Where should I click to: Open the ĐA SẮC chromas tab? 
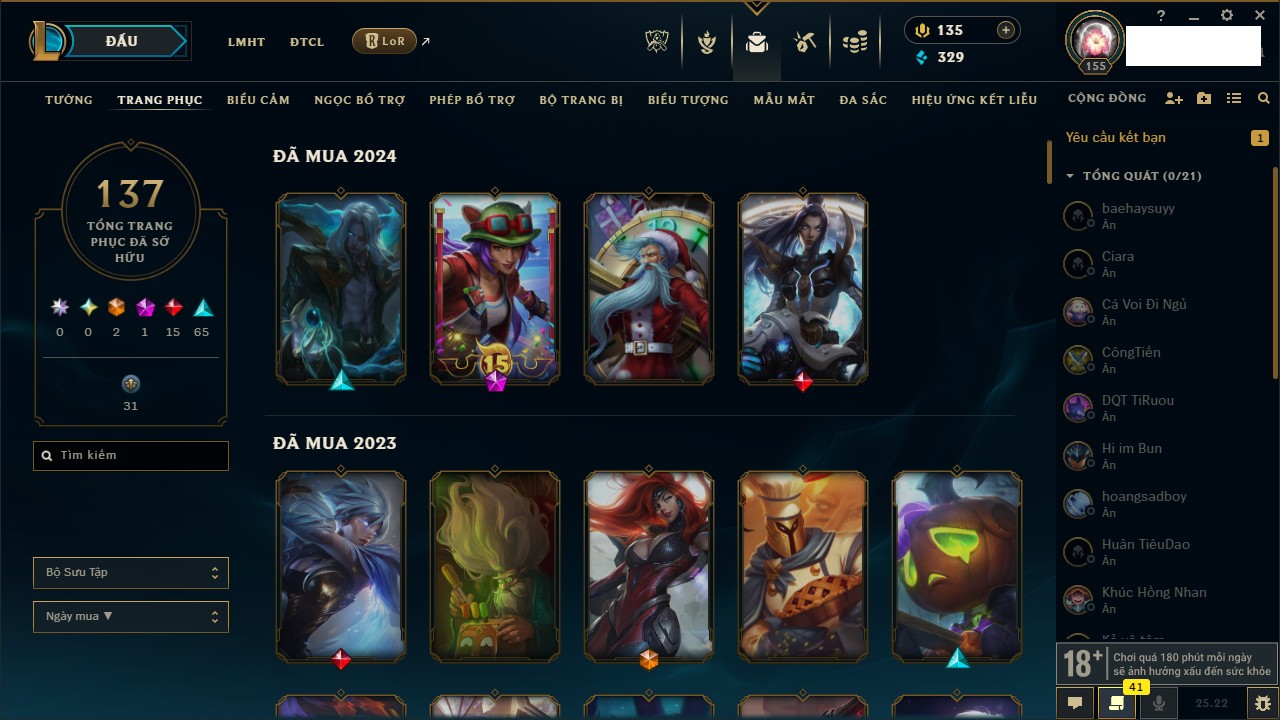click(863, 100)
